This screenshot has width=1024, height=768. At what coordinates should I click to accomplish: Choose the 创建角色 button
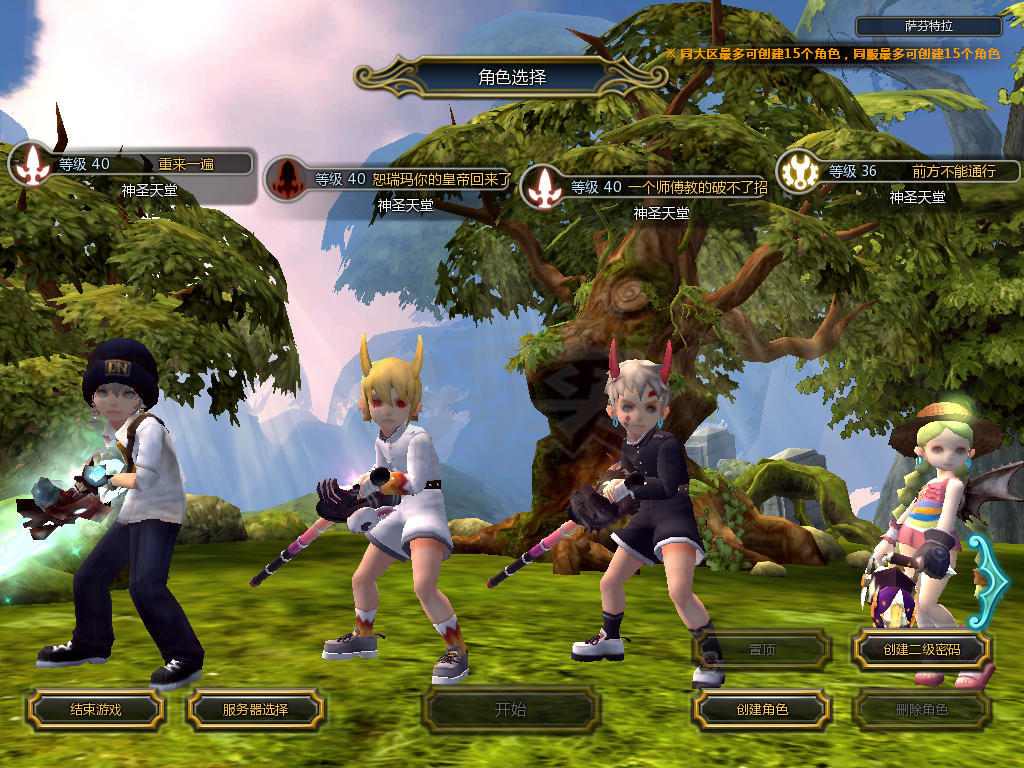[762, 709]
